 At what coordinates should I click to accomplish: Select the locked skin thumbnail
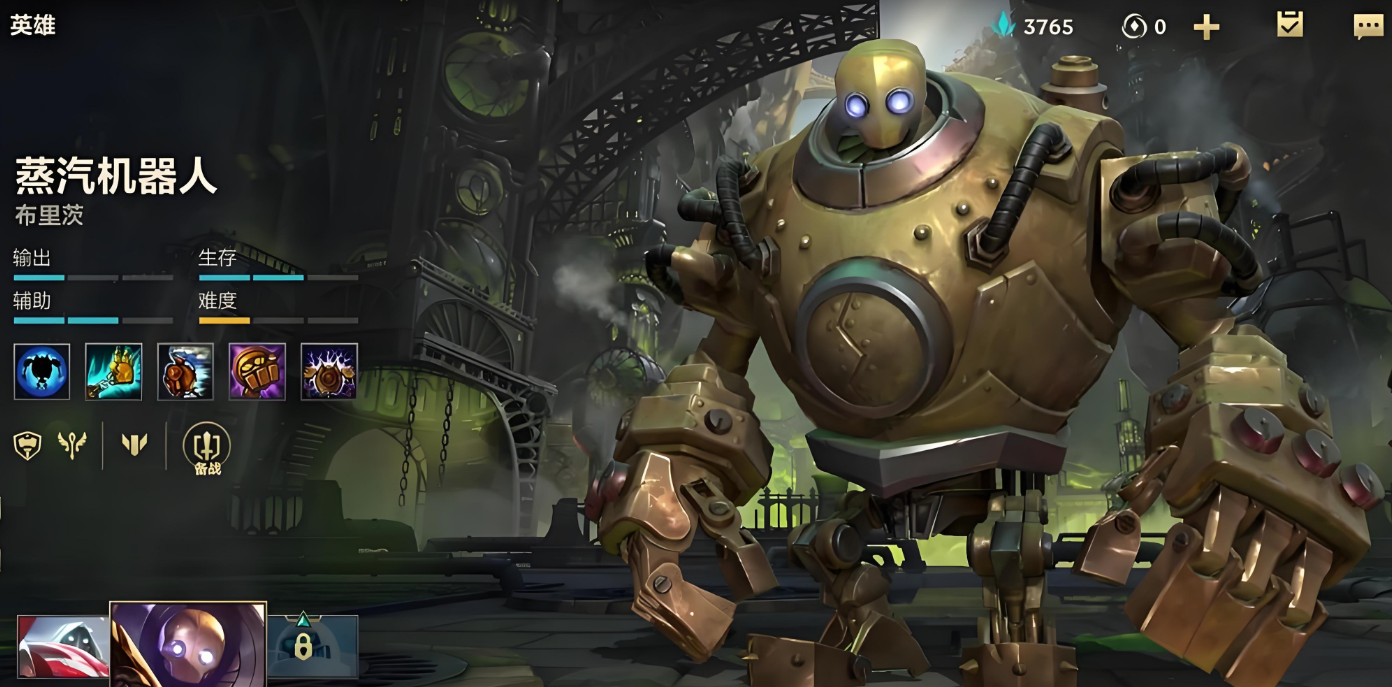coord(313,645)
